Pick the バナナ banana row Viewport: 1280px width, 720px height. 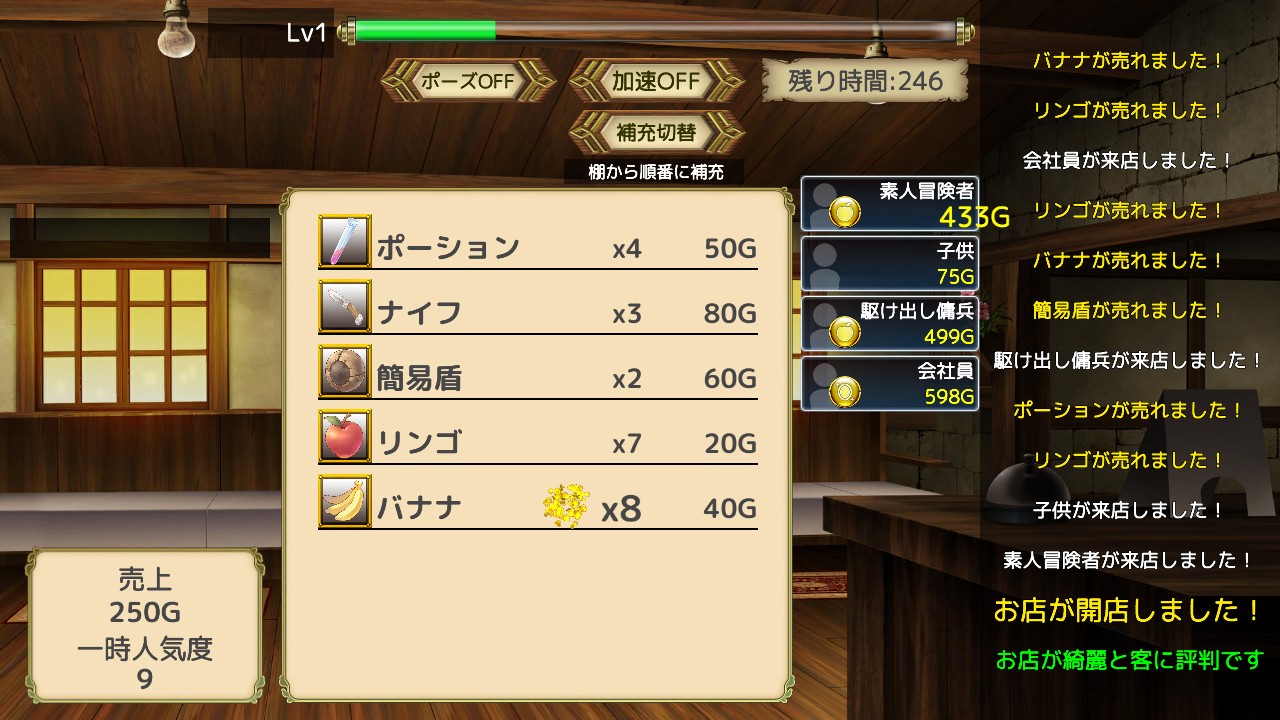538,508
